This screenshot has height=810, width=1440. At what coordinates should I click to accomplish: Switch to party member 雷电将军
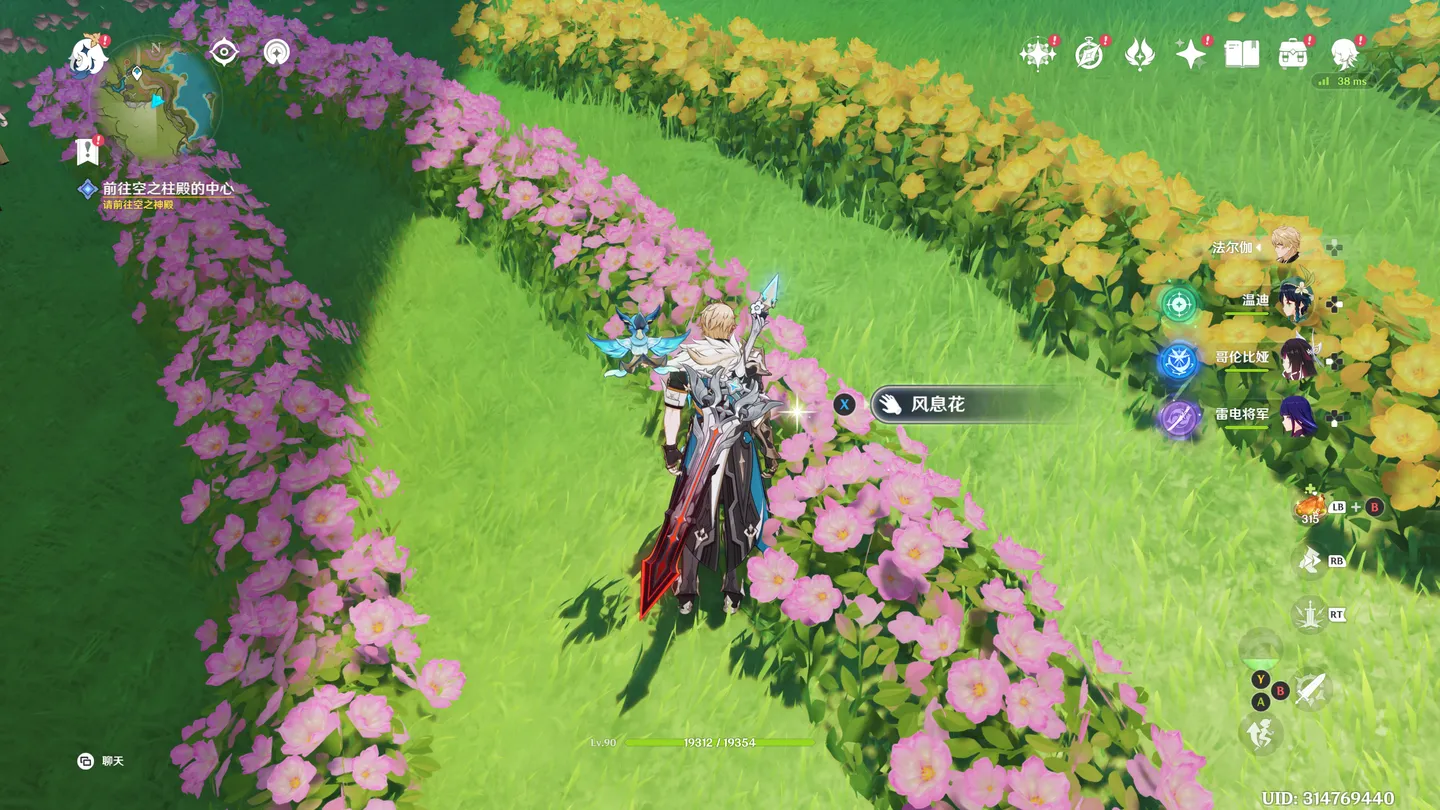click(x=1296, y=418)
